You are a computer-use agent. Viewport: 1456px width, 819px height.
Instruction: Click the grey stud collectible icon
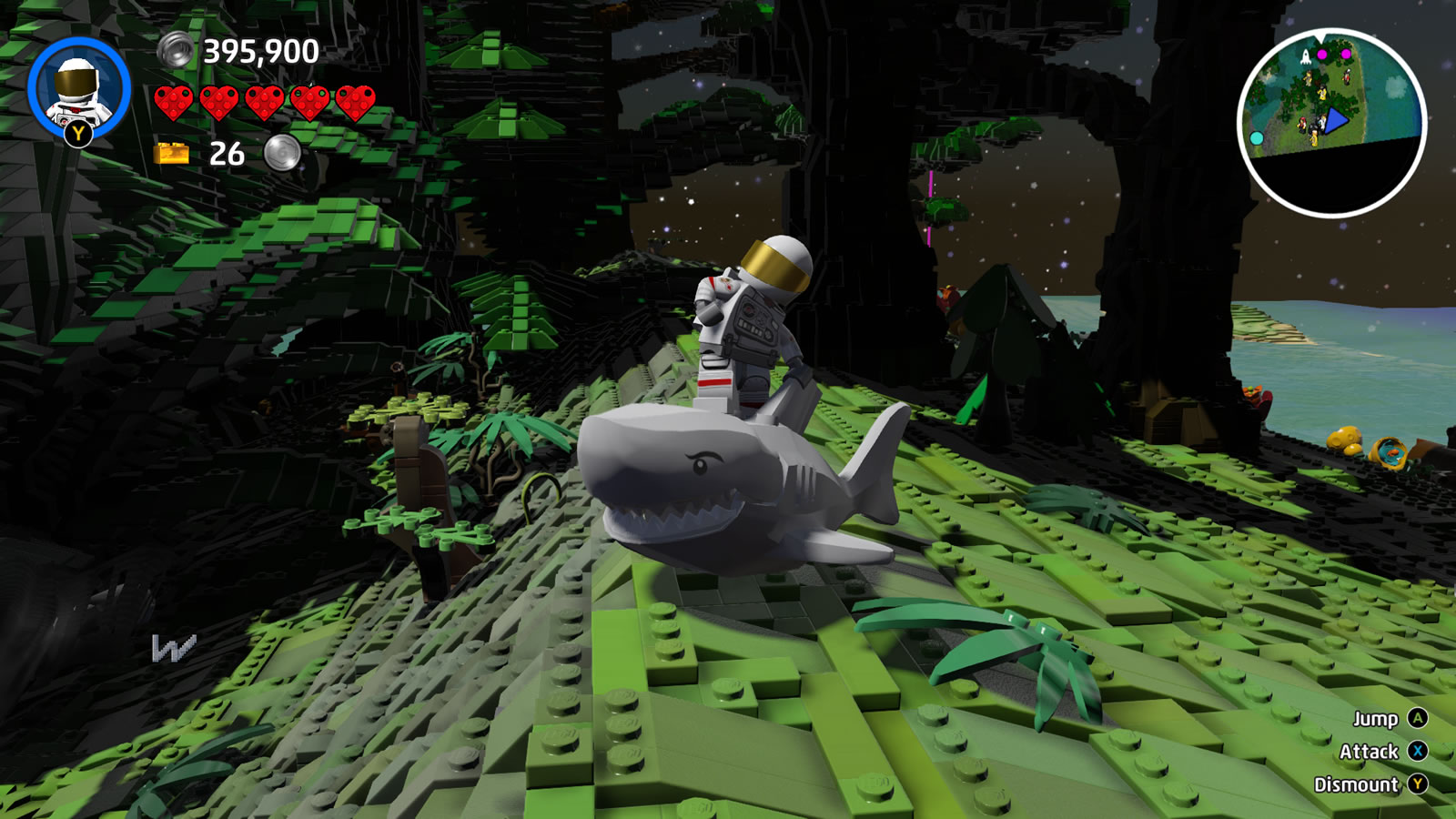click(280, 153)
